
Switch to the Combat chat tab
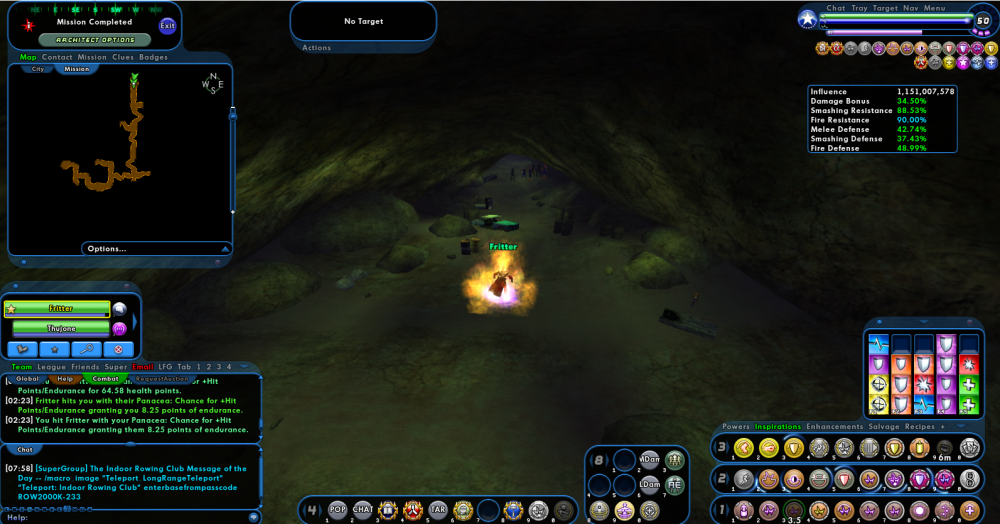105,379
